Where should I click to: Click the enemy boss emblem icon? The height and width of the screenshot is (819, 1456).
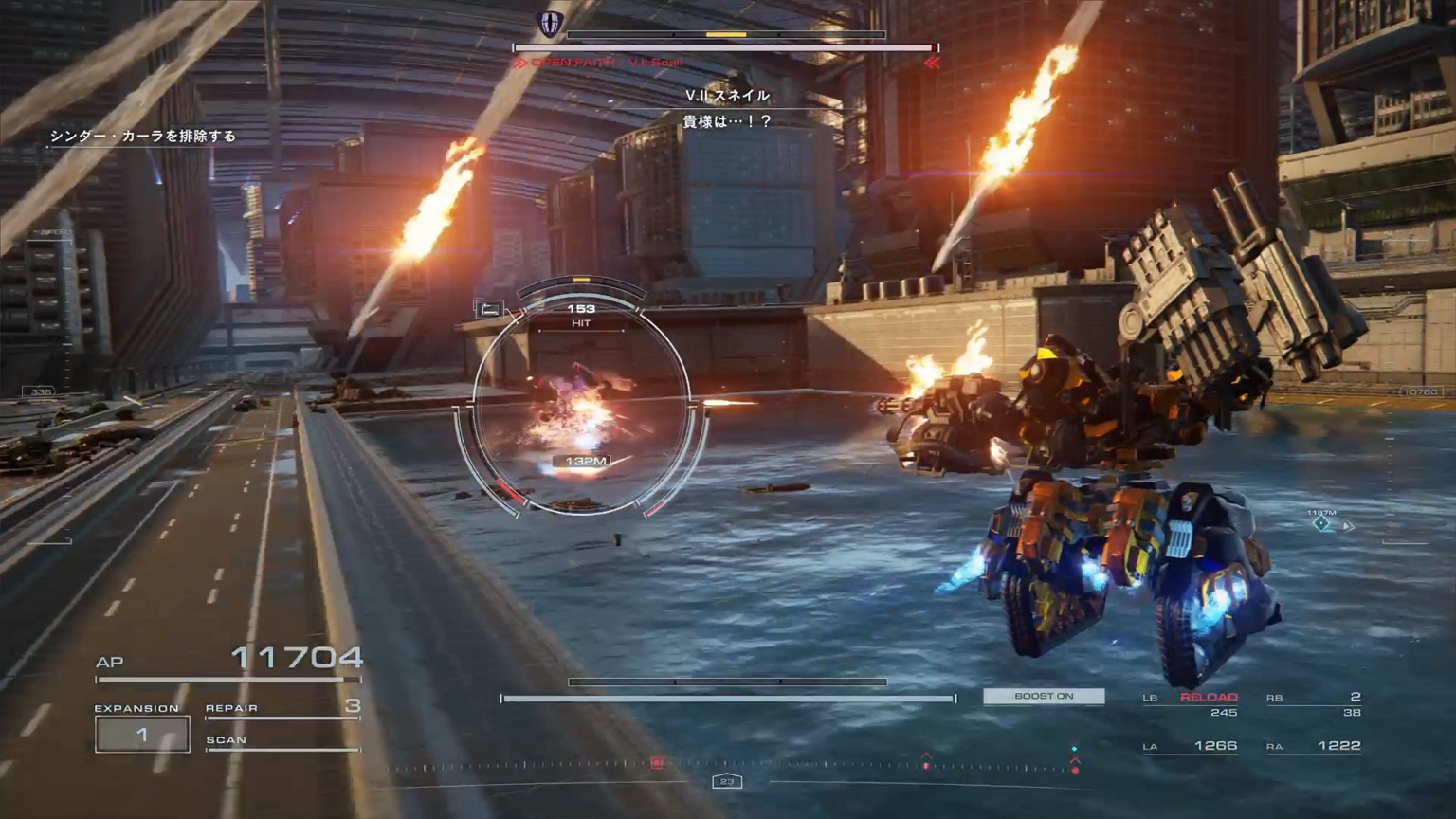pos(551,24)
